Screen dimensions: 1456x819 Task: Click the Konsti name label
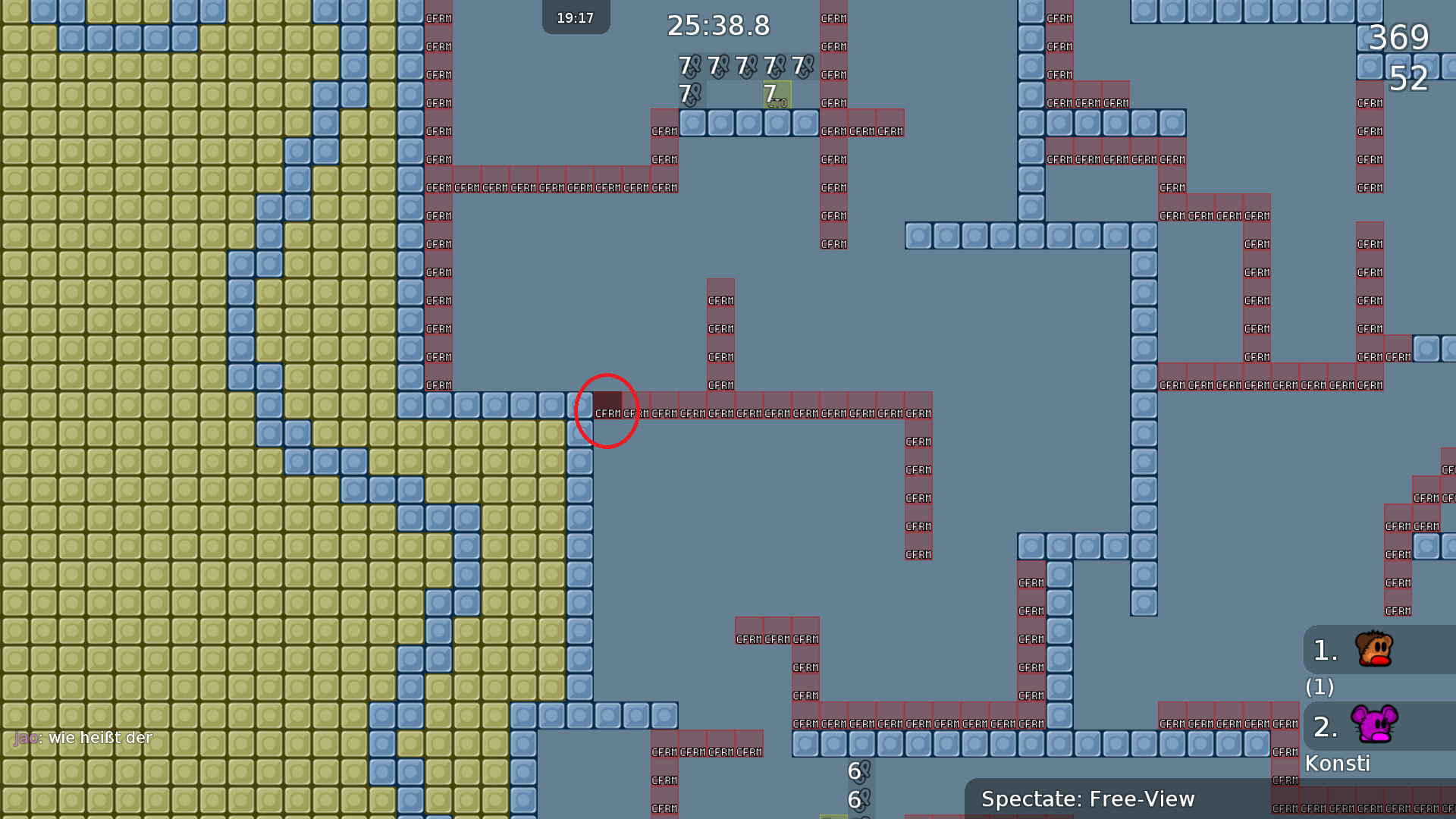[1338, 764]
